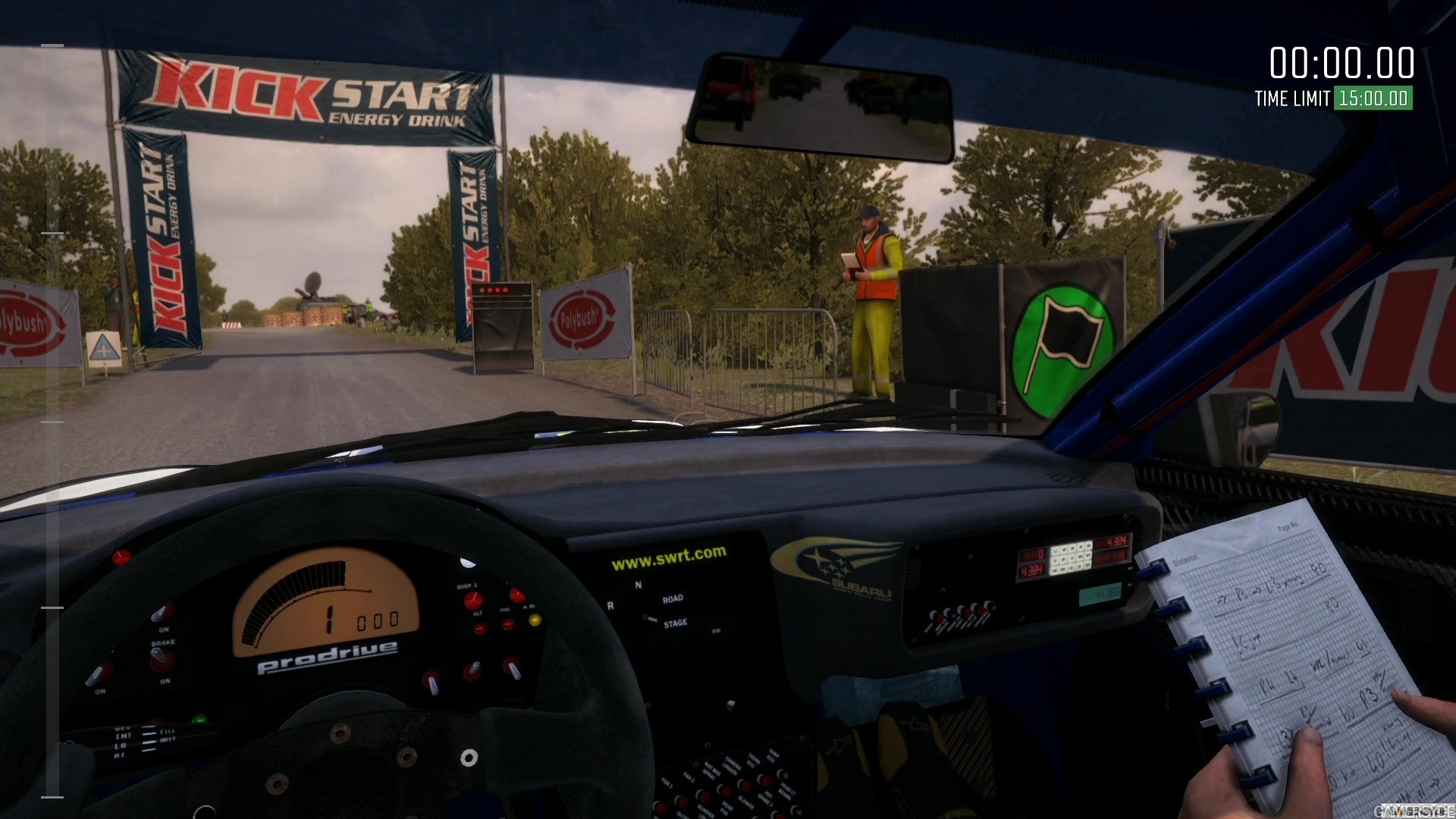1456x819 pixels.
Task: Flip the BRAKE toggle switch
Action: pos(158,656)
